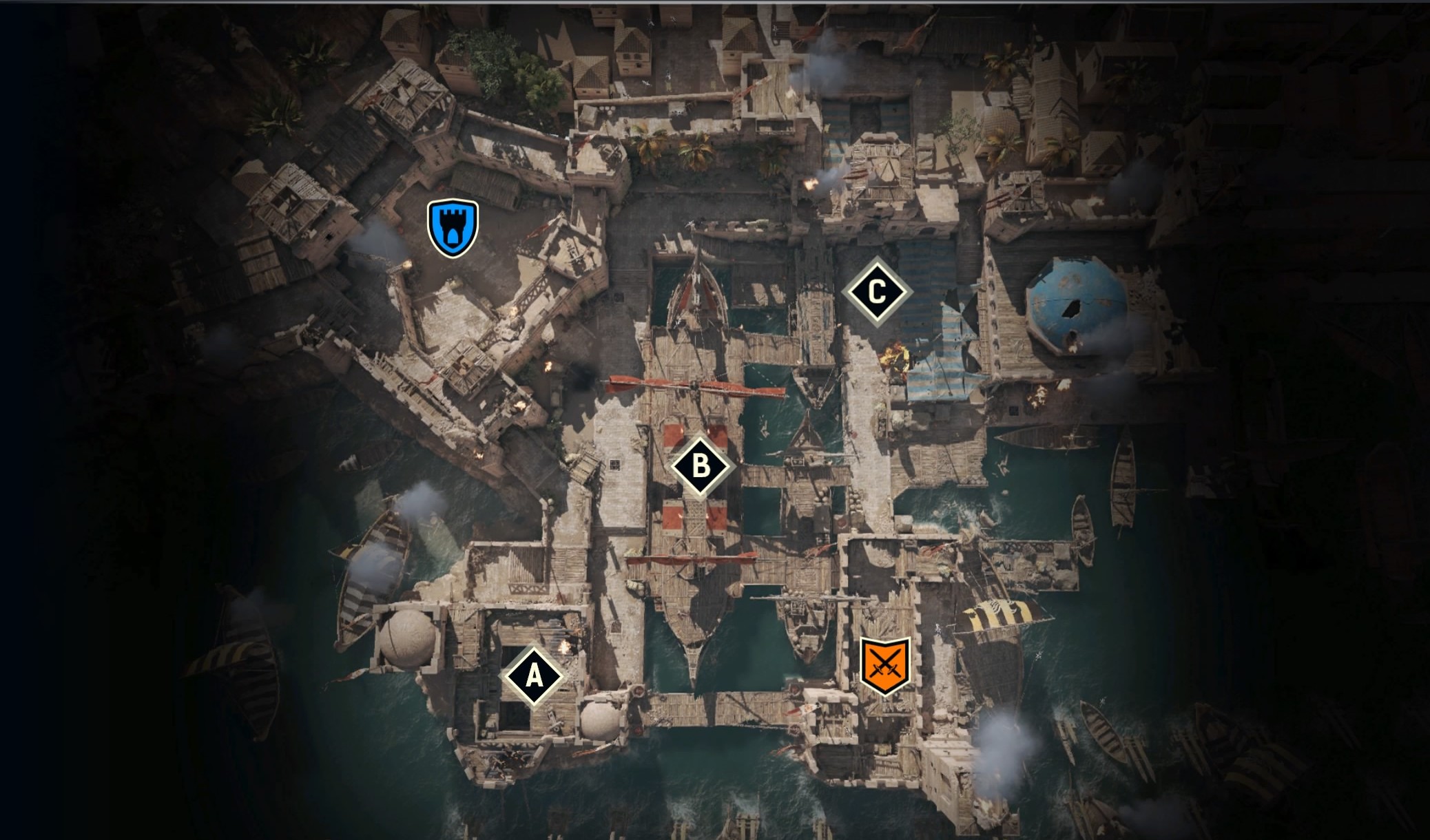Select capture zone B marker
Image resolution: width=1430 pixels, height=840 pixels.
point(700,466)
